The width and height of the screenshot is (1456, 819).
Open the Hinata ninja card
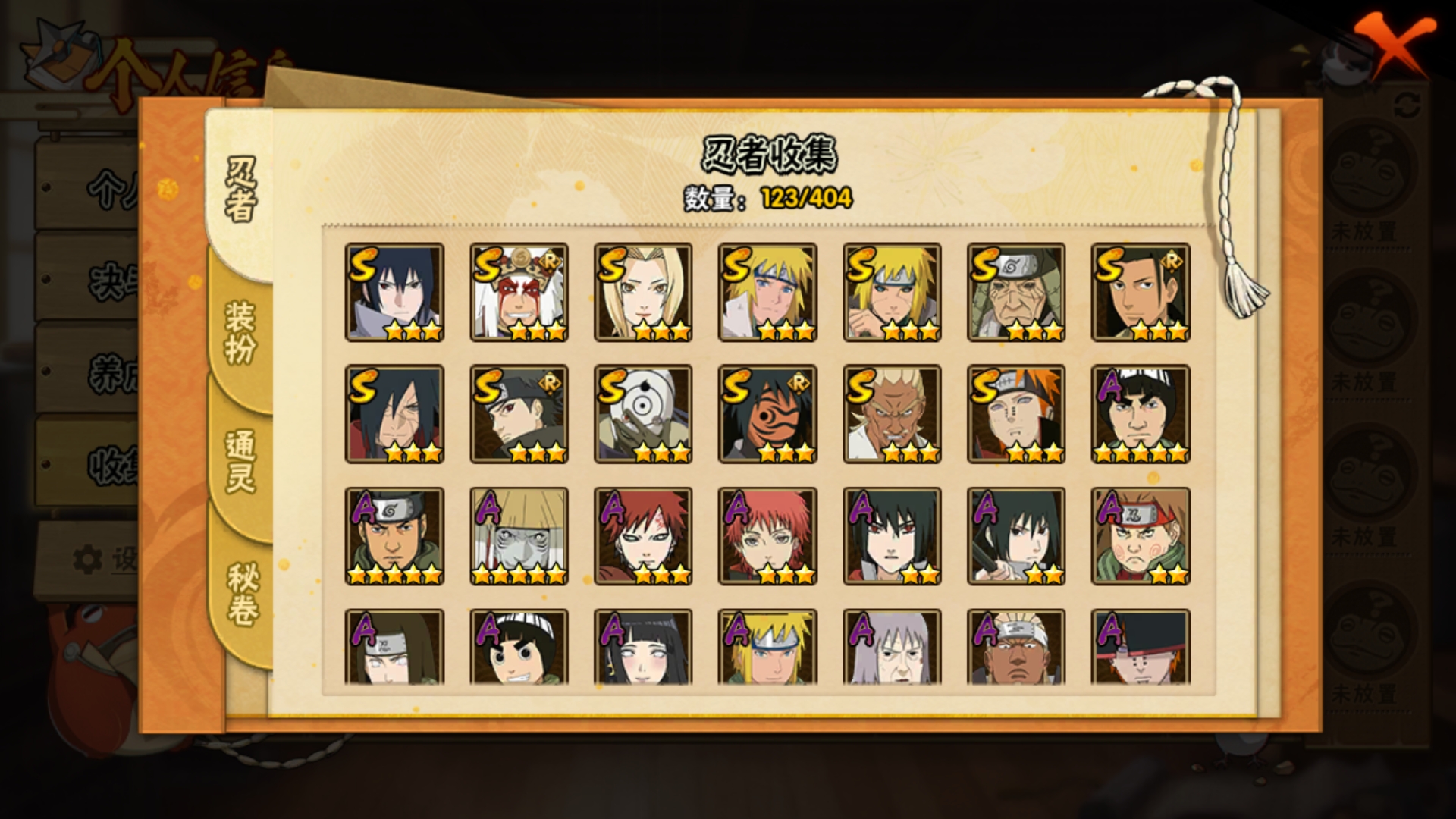643,648
